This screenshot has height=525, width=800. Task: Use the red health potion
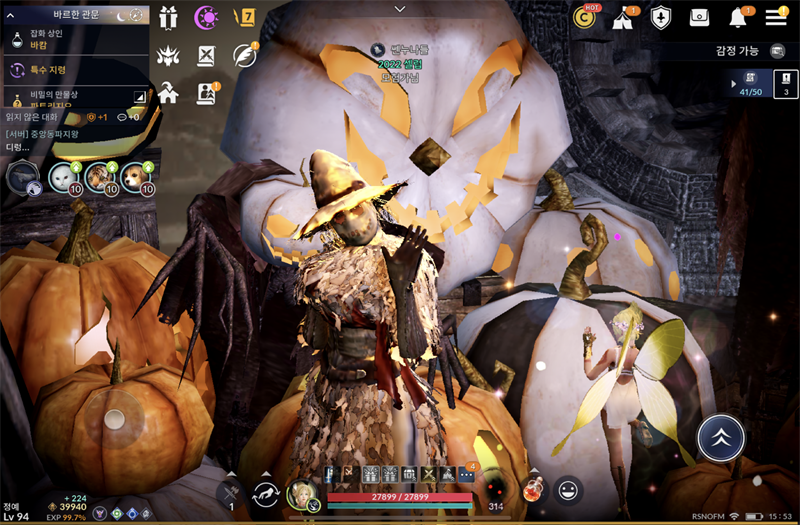pos(534,490)
